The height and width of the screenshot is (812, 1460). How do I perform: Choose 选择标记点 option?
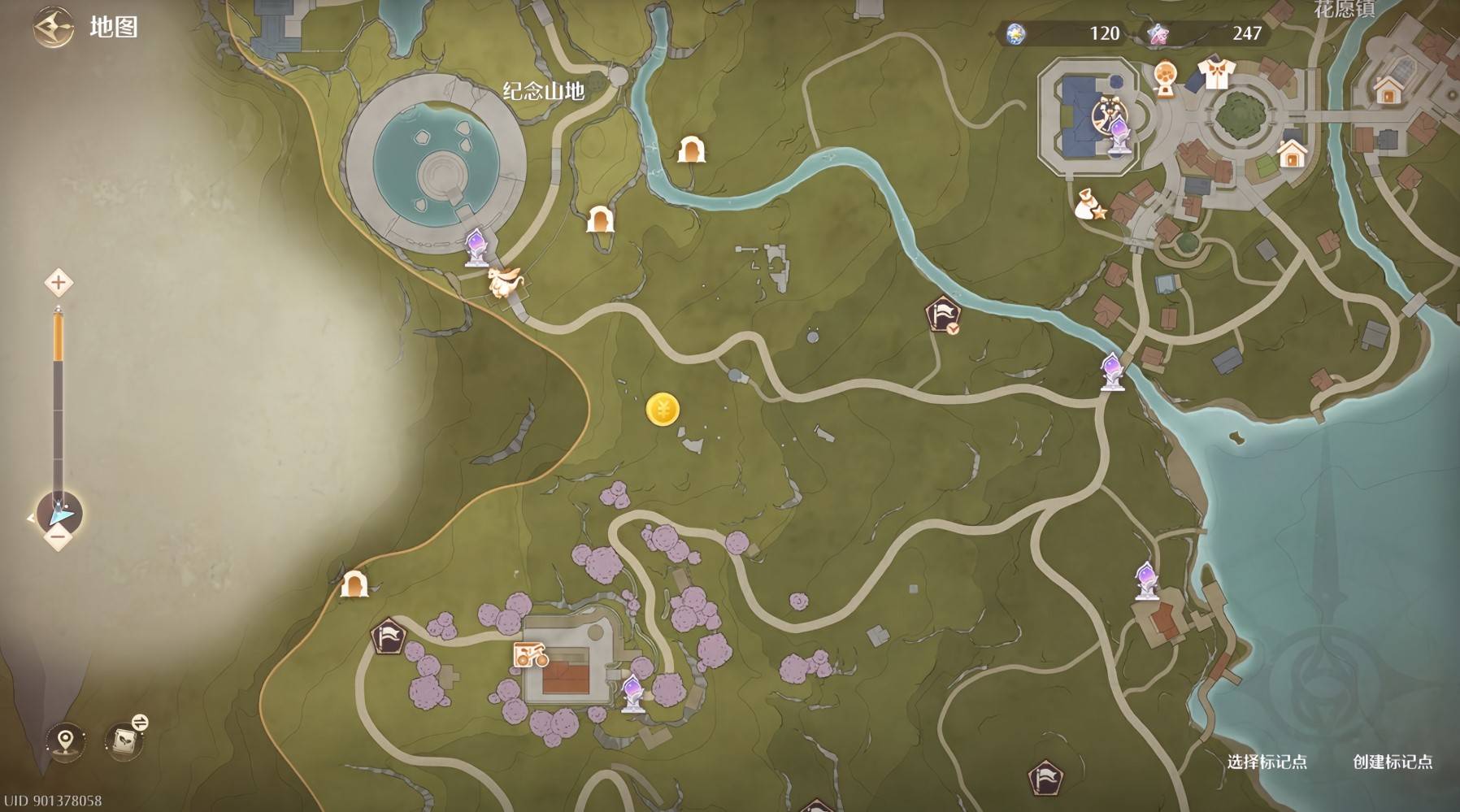(1267, 762)
